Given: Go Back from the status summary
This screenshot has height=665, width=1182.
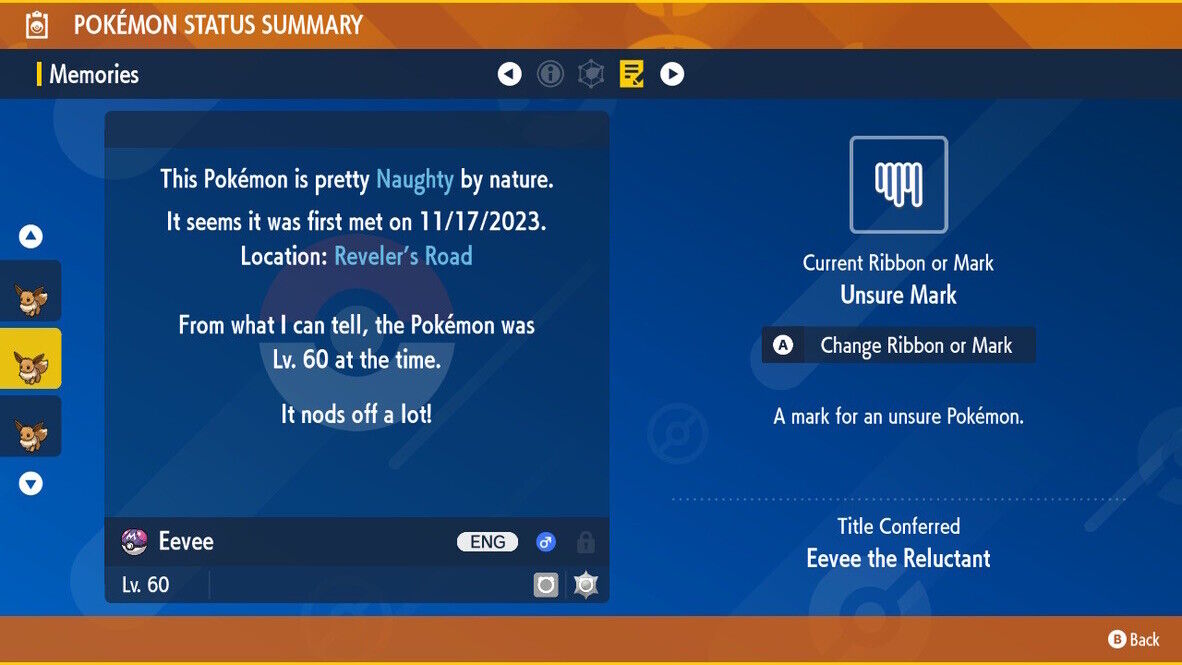Looking at the screenshot, I should (1134, 640).
